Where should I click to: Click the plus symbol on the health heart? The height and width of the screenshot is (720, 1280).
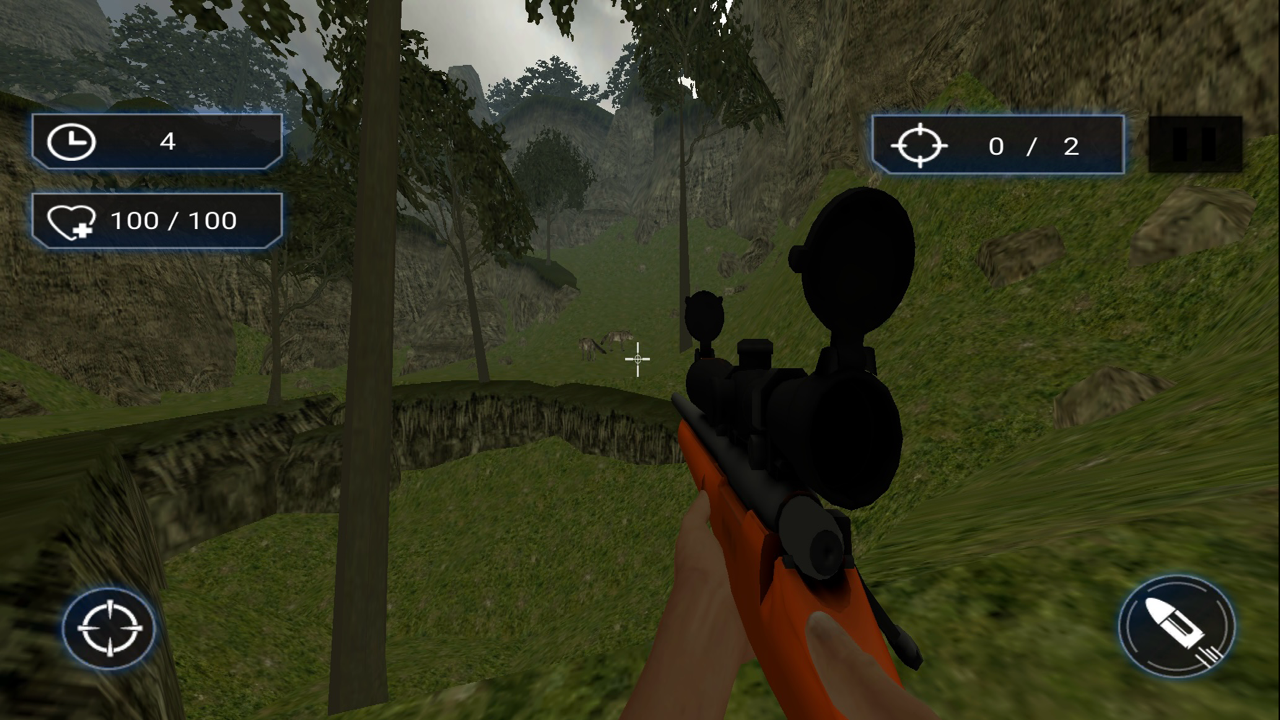(x=85, y=232)
